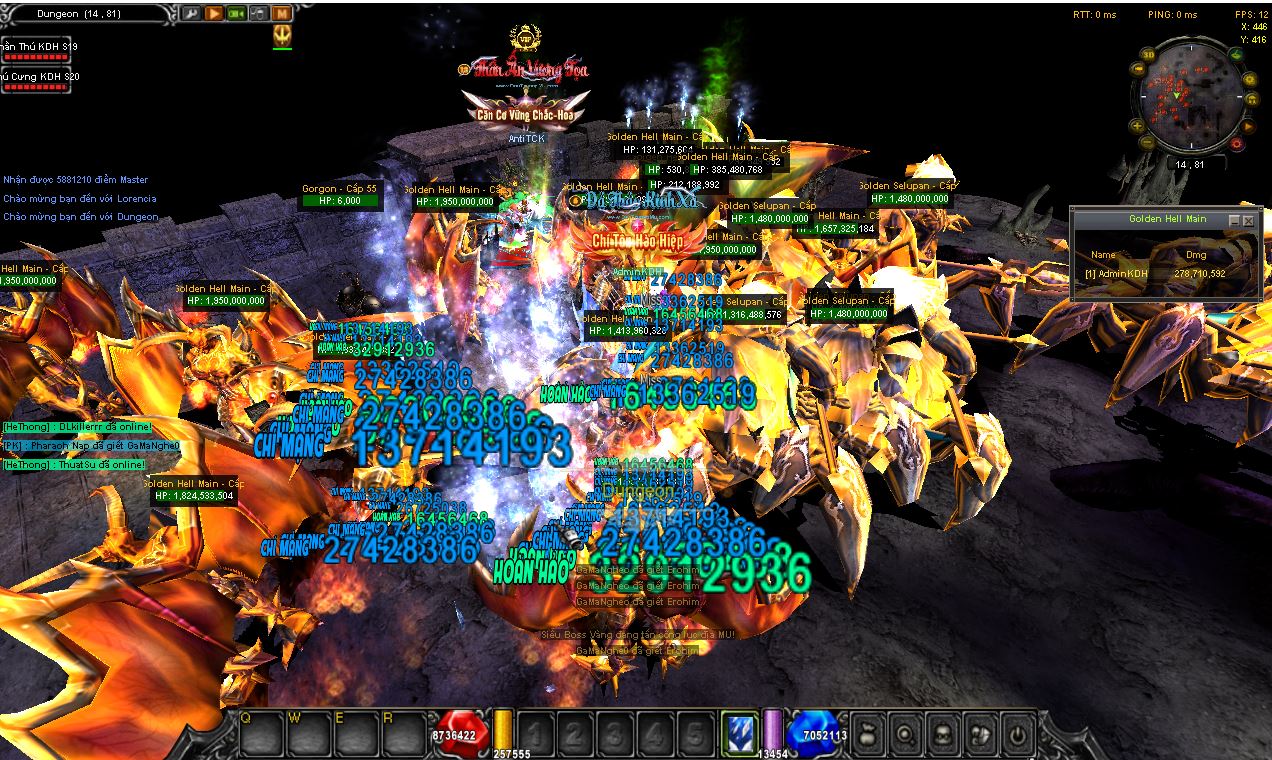Toggle the green camera recording button

(236, 14)
